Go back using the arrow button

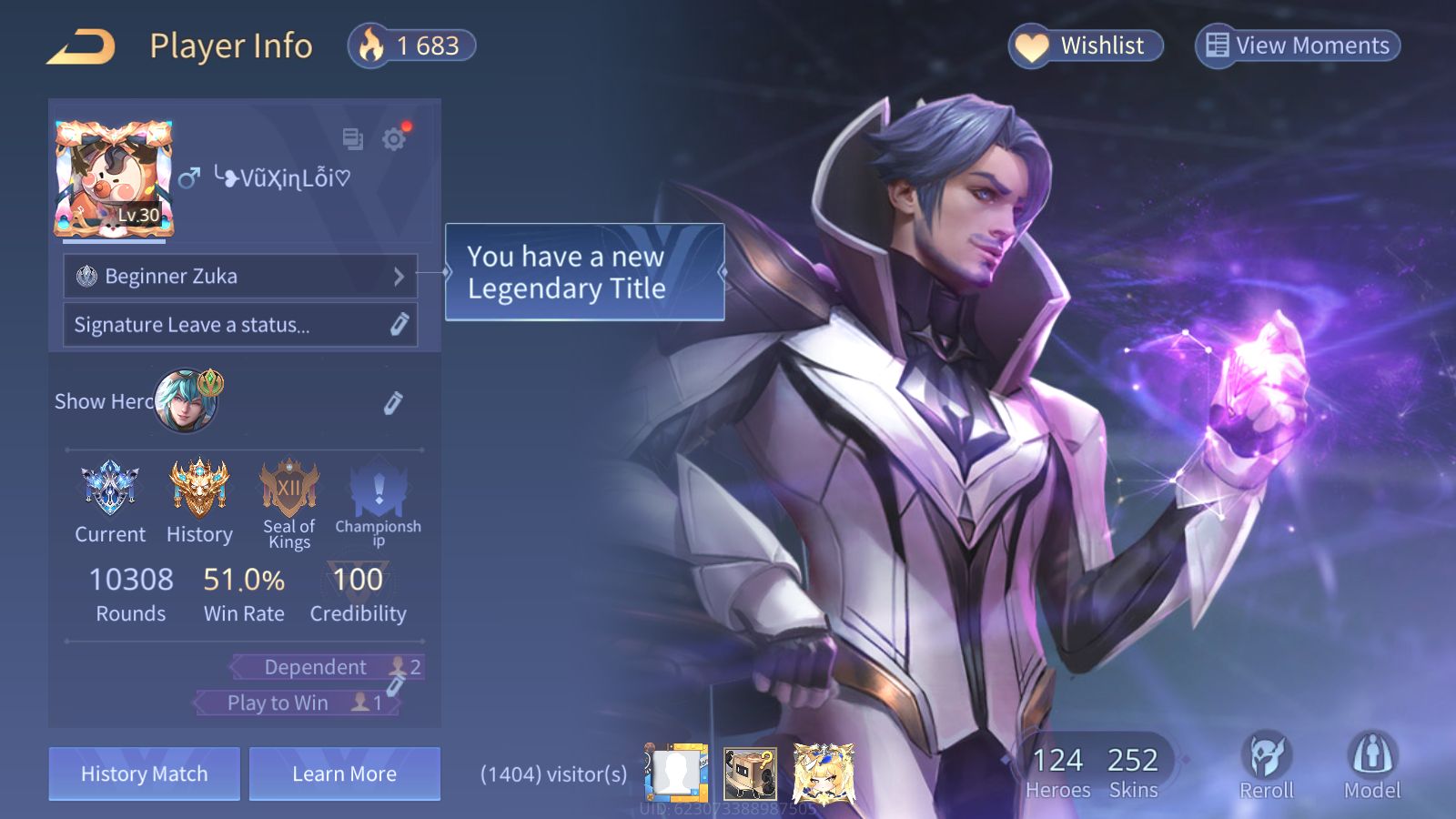(x=82, y=46)
